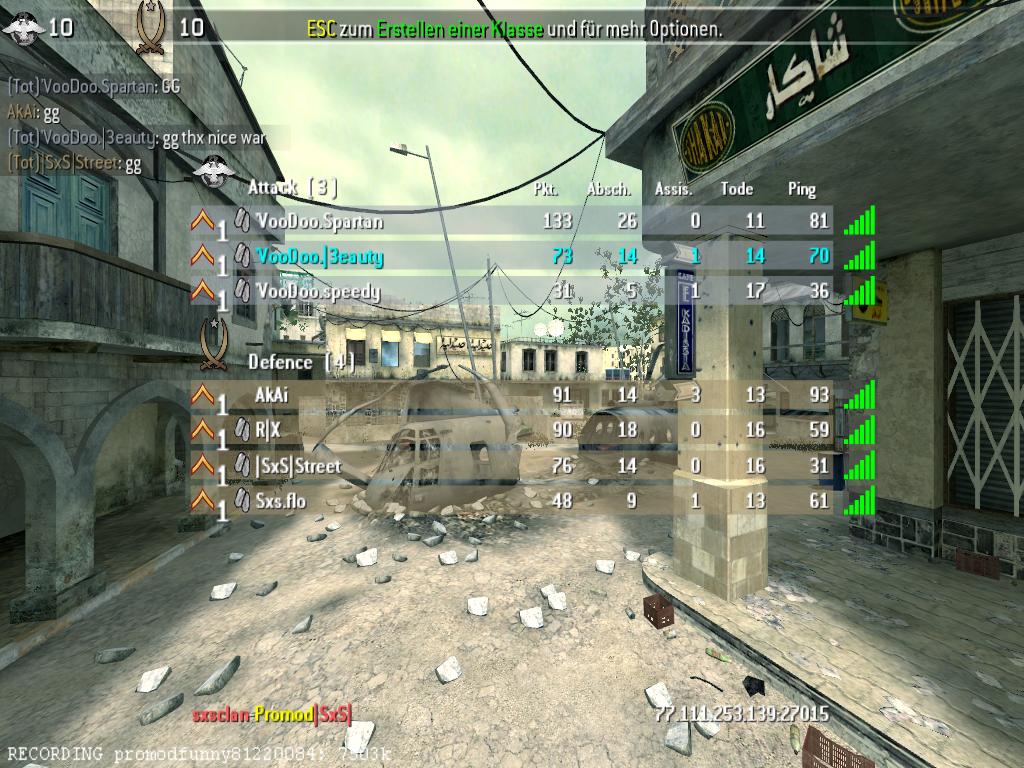Pick the |SxS|Street player row
The height and width of the screenshot is (768, 1024).
coord(298,466)
